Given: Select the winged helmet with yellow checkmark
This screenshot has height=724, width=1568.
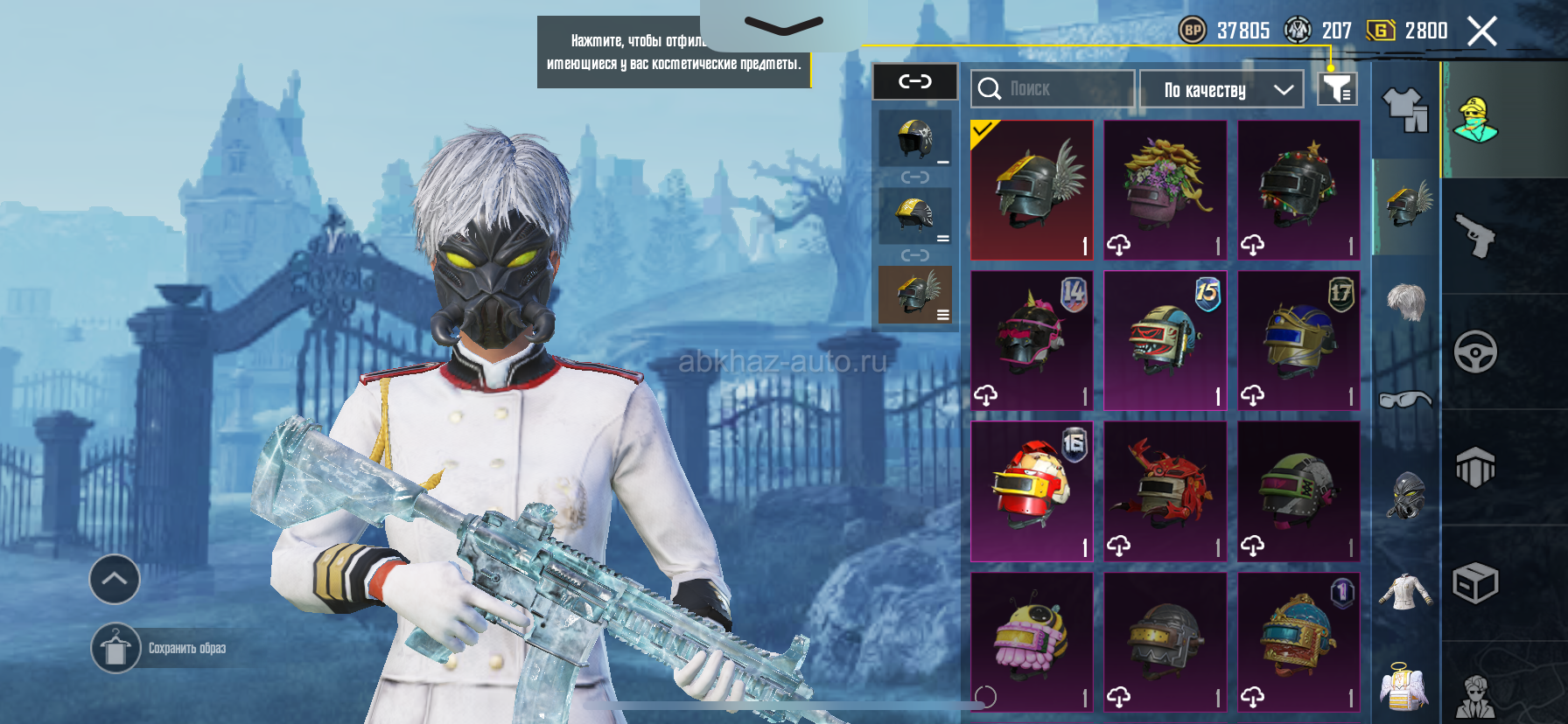Looking at the screenshot, I should 1032,191.
